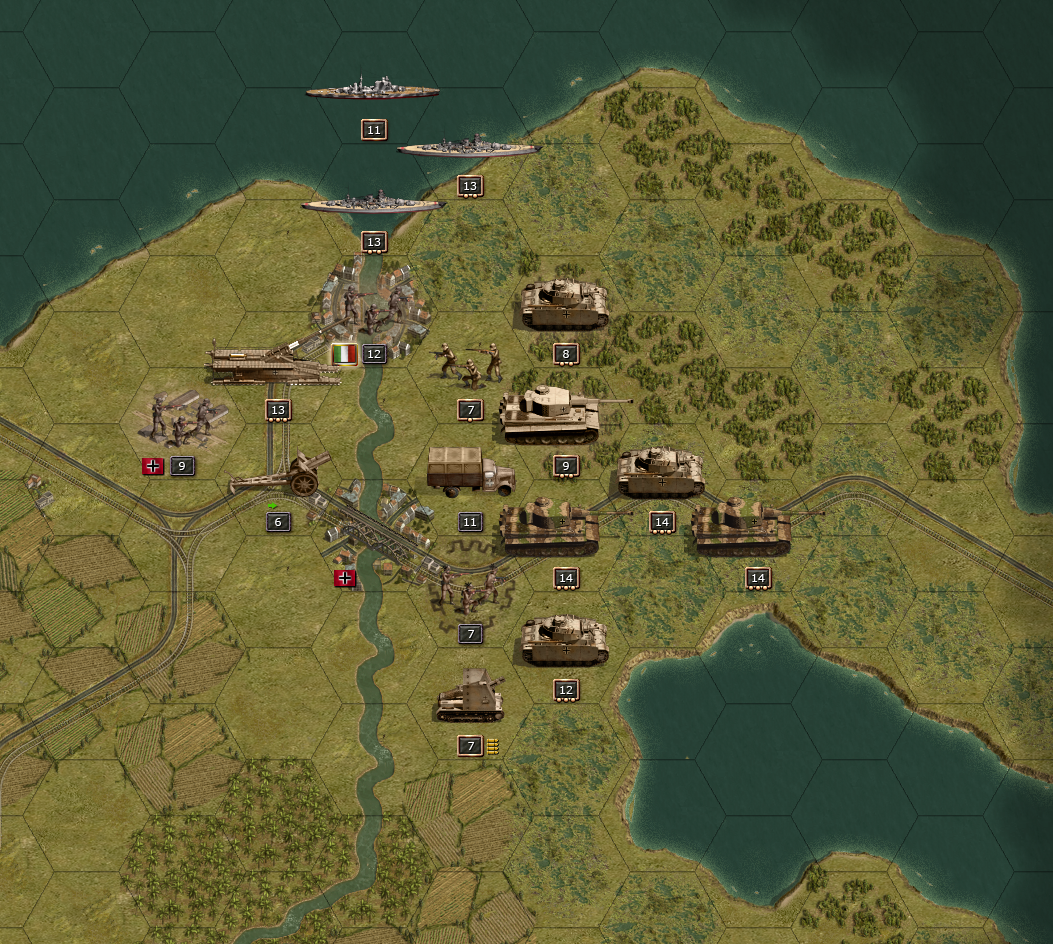Select the self-propelled gun with strength 7
Screen dimensions: 1053x944
point(470,696)
